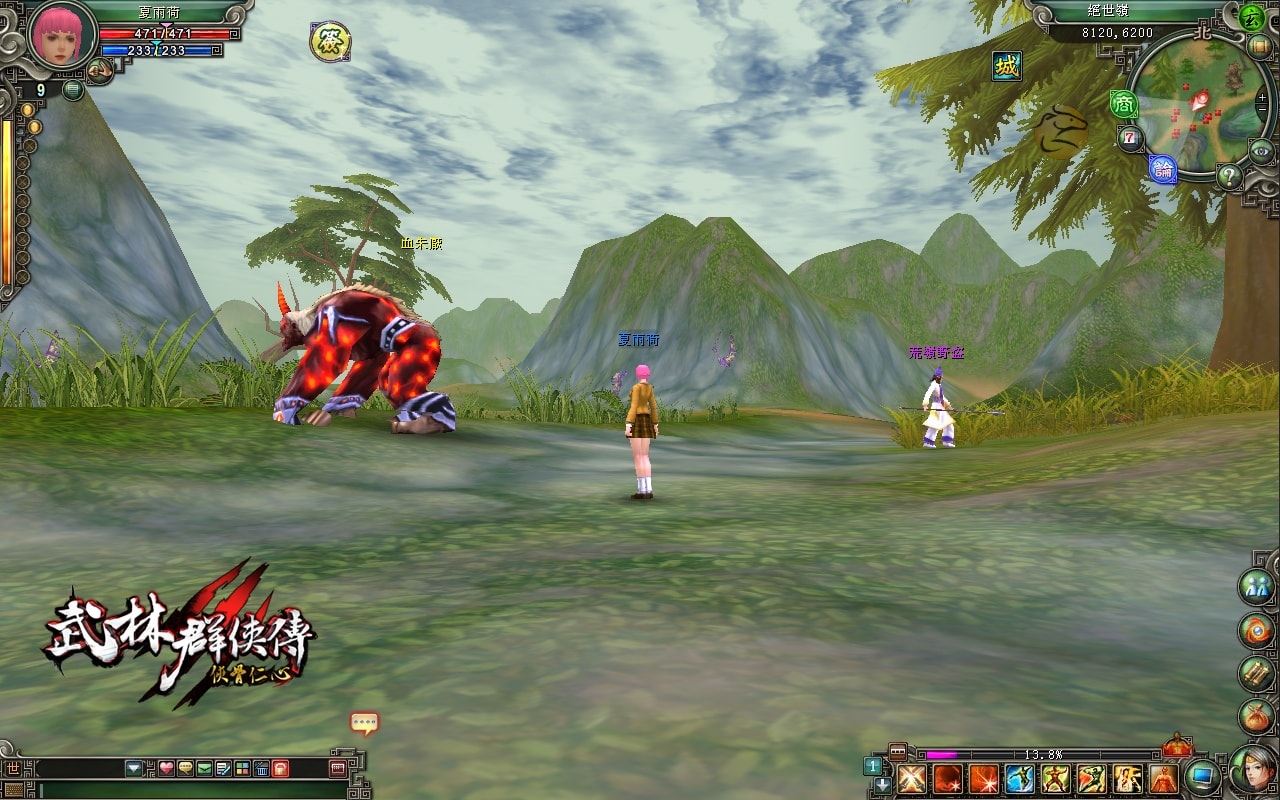Zoom in the minimap with plus button

pos(1262,99)
